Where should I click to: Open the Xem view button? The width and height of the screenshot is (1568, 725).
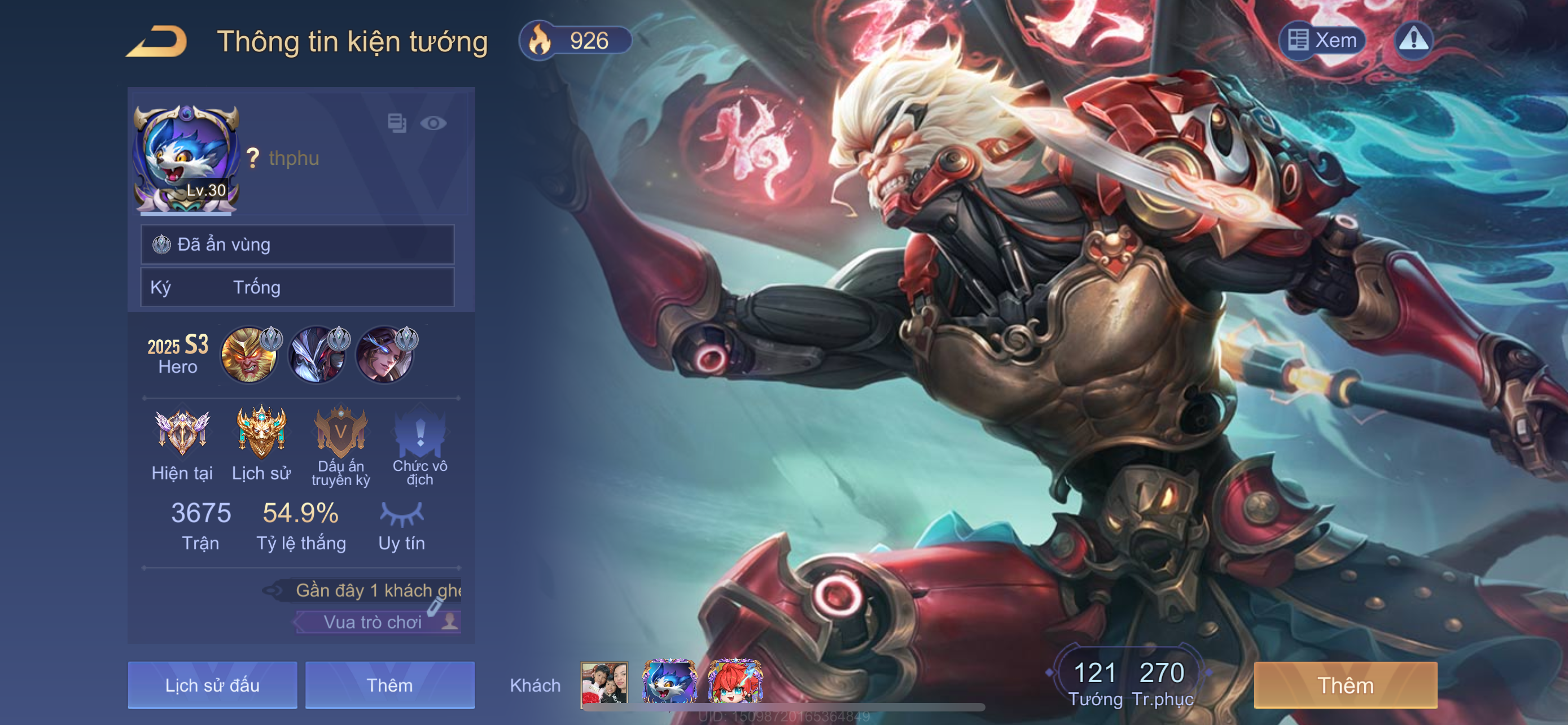pyautogui.click(x=1322, y=40)
